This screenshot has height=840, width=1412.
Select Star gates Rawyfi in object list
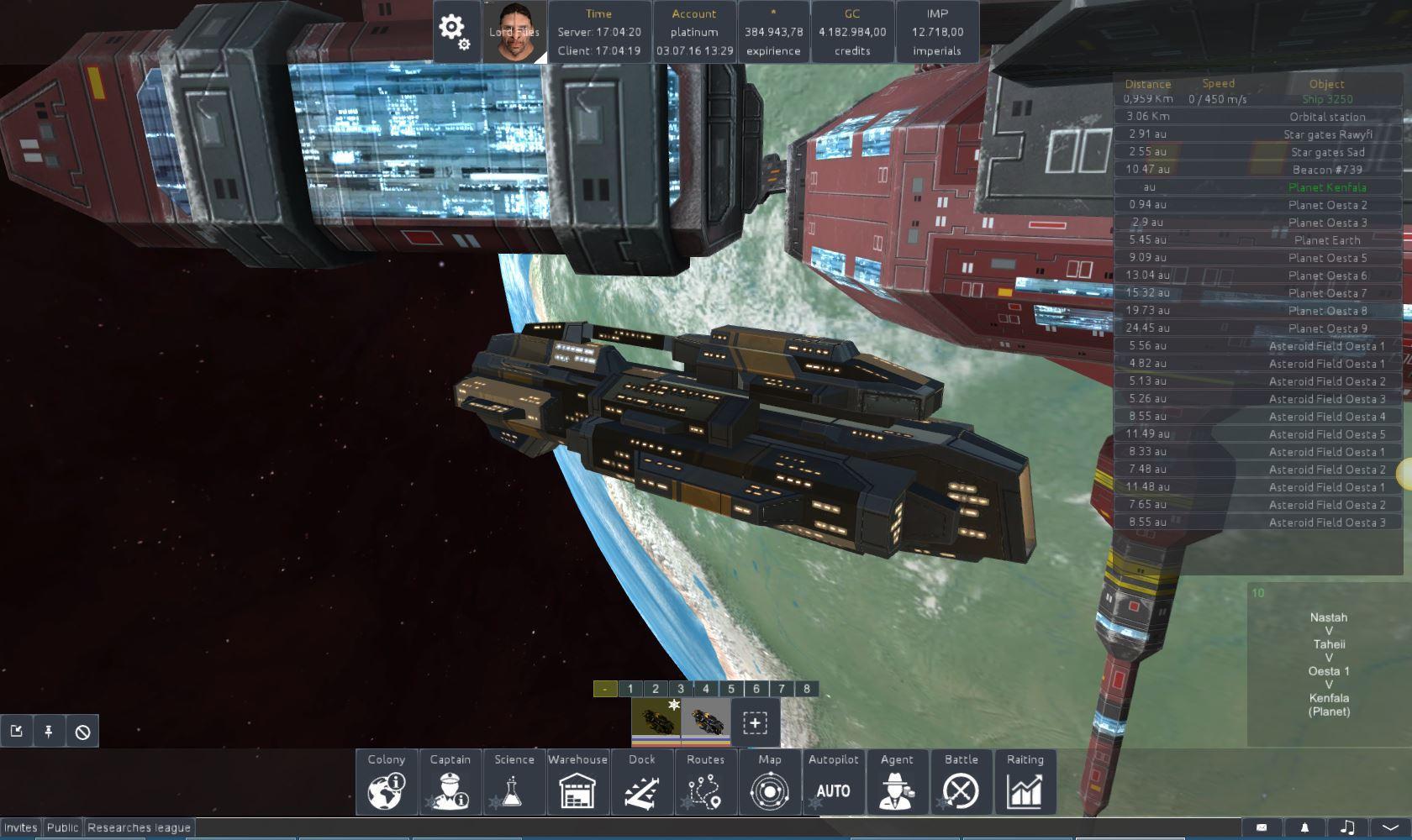pos(1257,134)
